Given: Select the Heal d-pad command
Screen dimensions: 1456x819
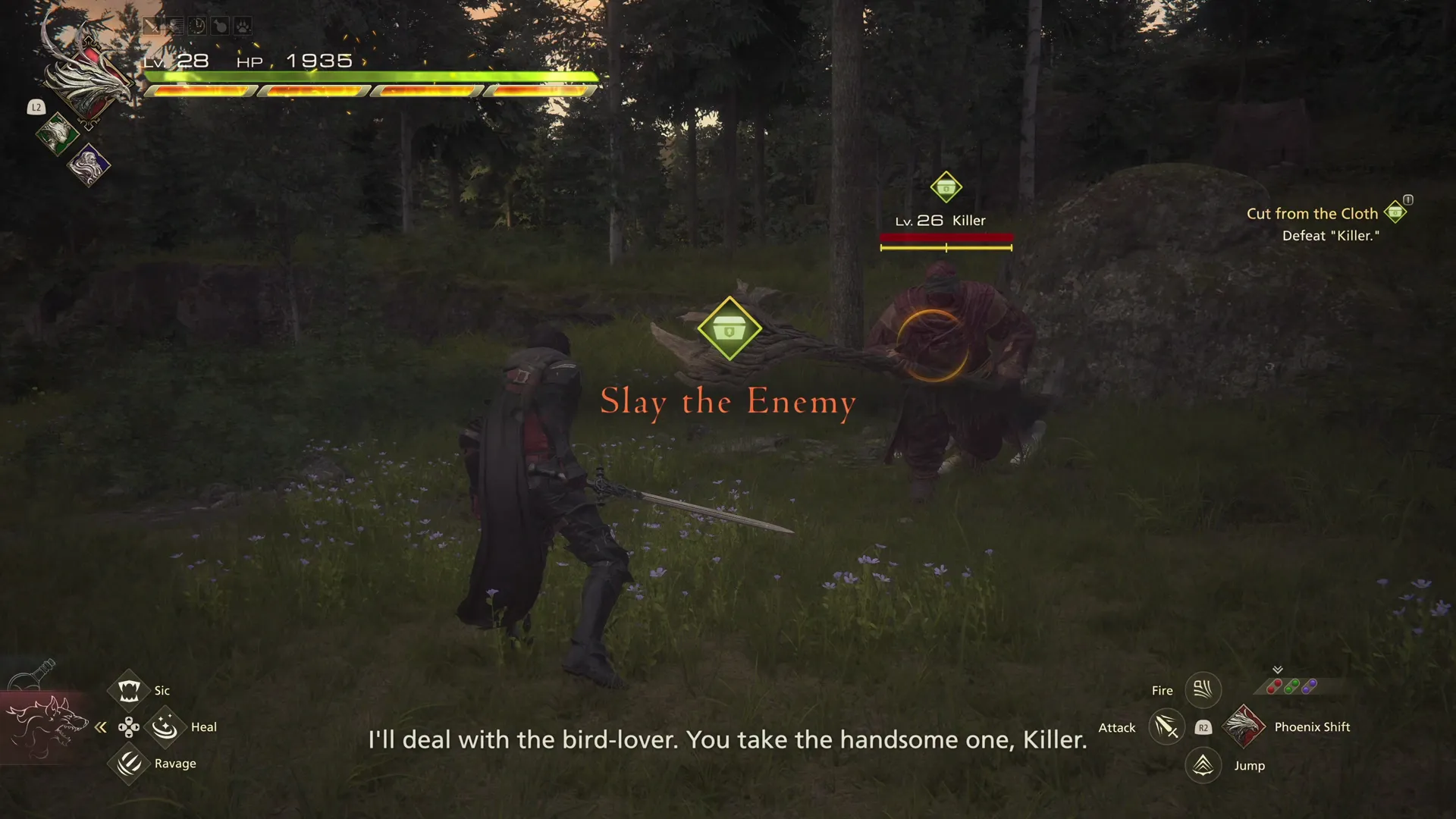Looking at the screenshot, I should 165,726.
